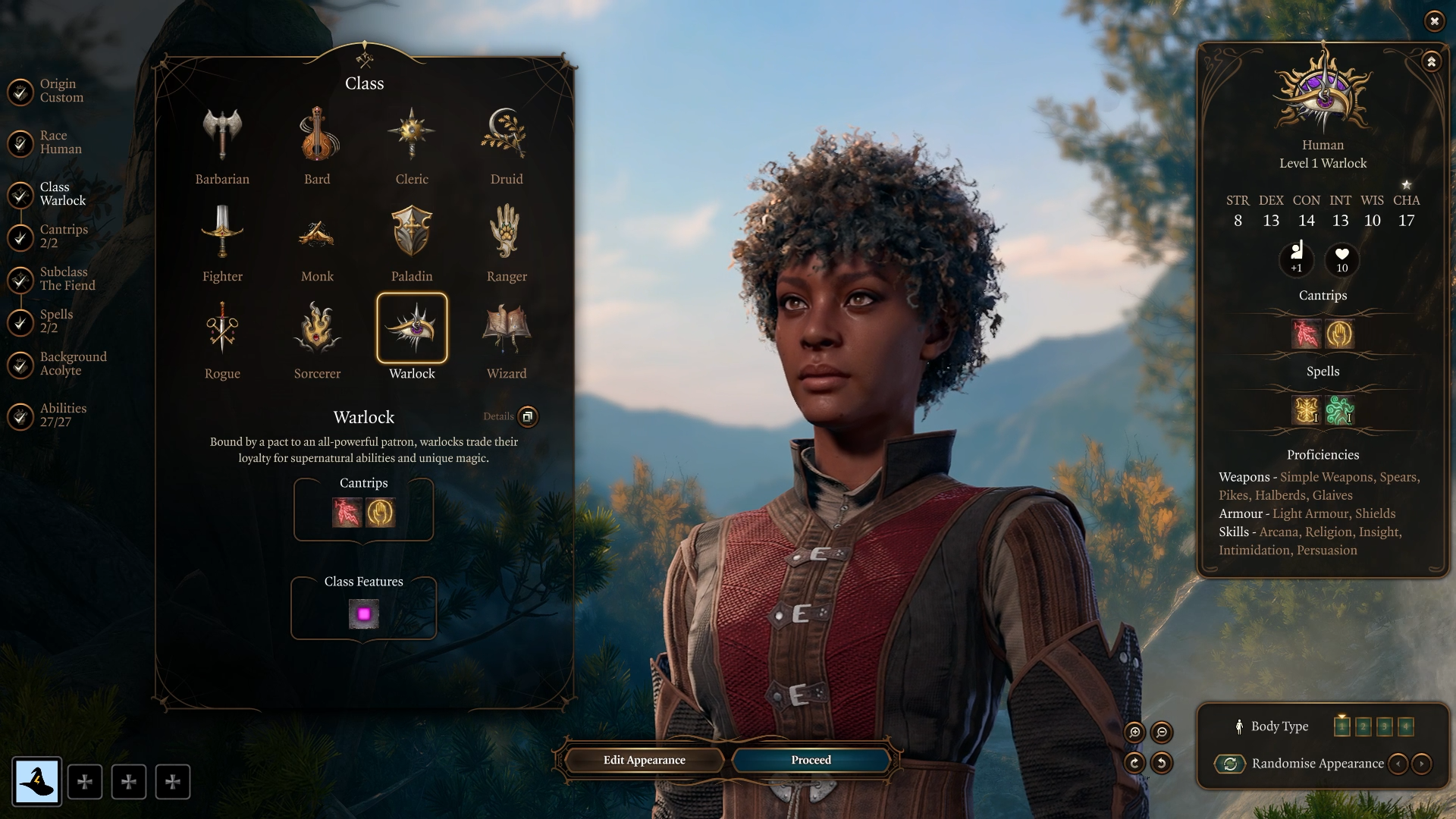Switch to Body Type 4

pyautogui.click(x=1407, y=726)
